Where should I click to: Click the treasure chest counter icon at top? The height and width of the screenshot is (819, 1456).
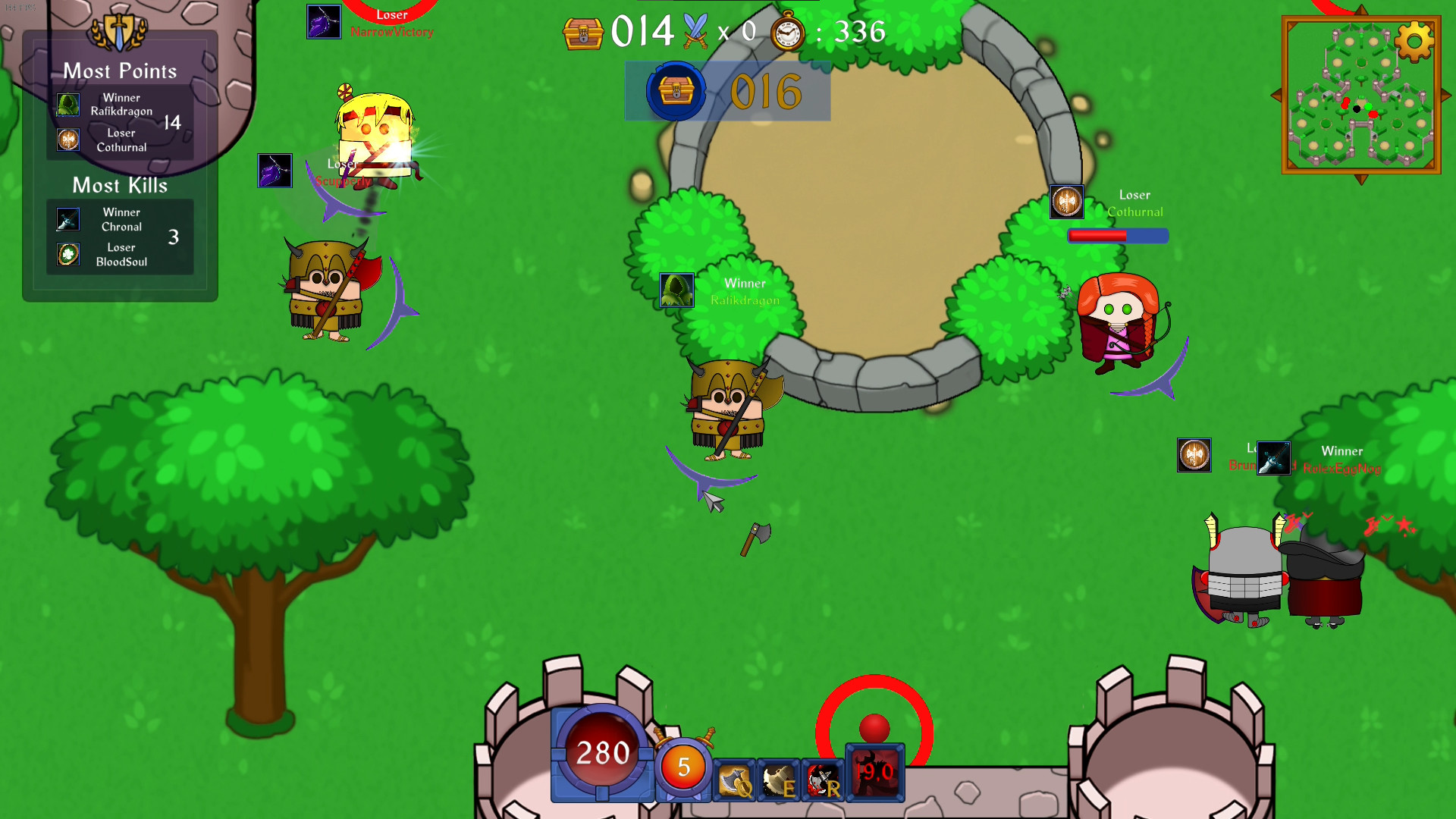point(583,34)
